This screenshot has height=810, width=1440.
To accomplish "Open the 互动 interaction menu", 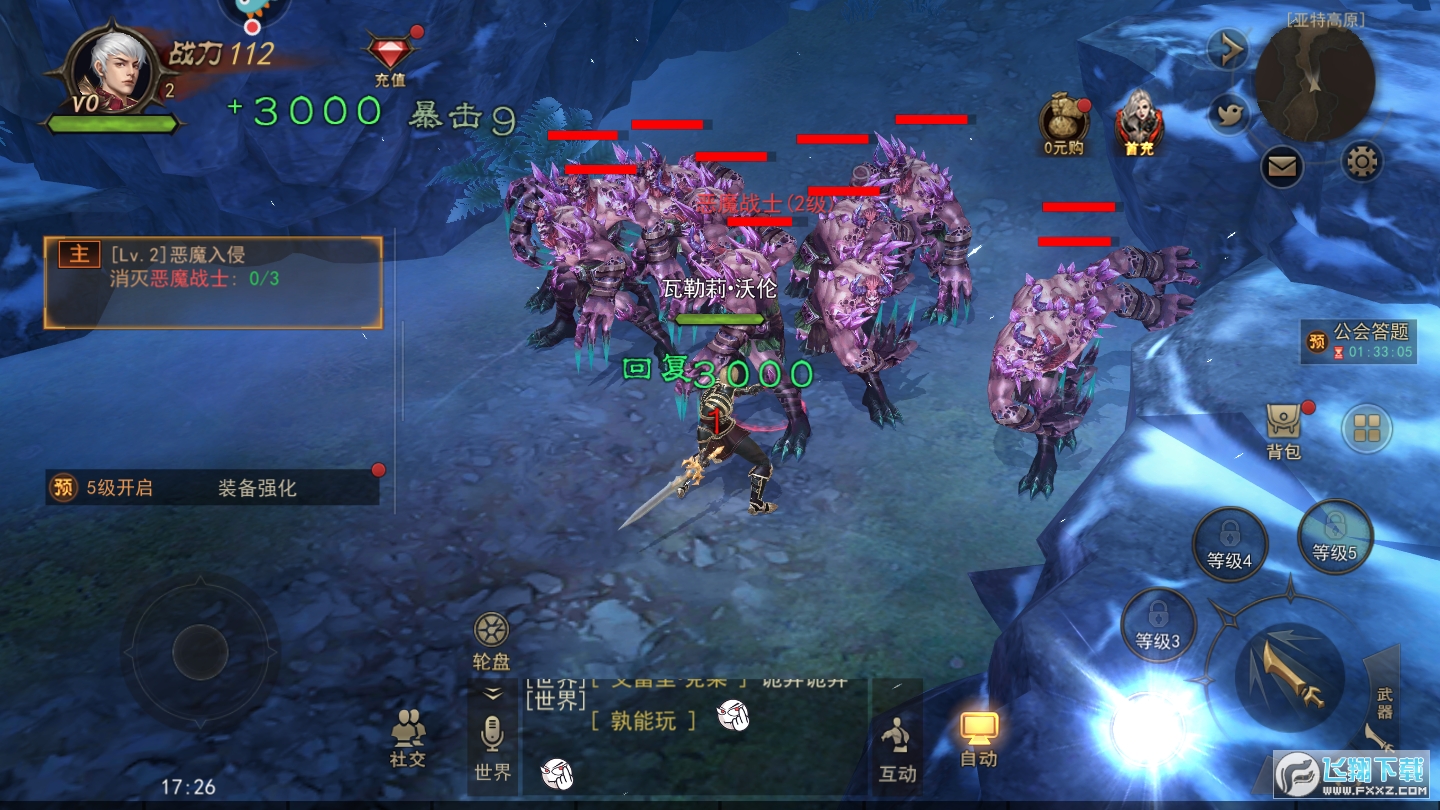I will click(x=897, y=748).
